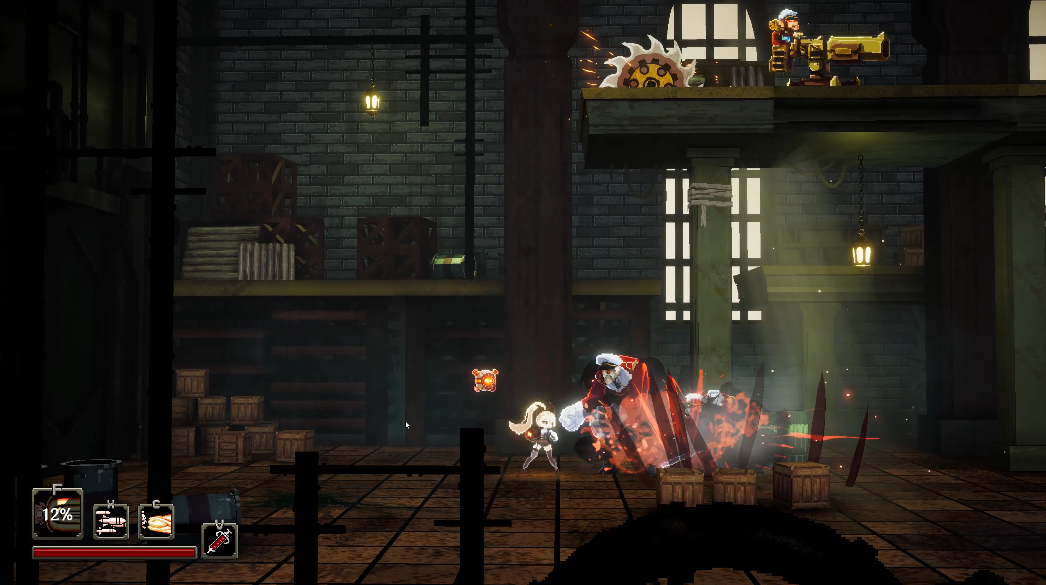Fire the missile barrage skill
The image size is (1046, 585).
[111, 520]
